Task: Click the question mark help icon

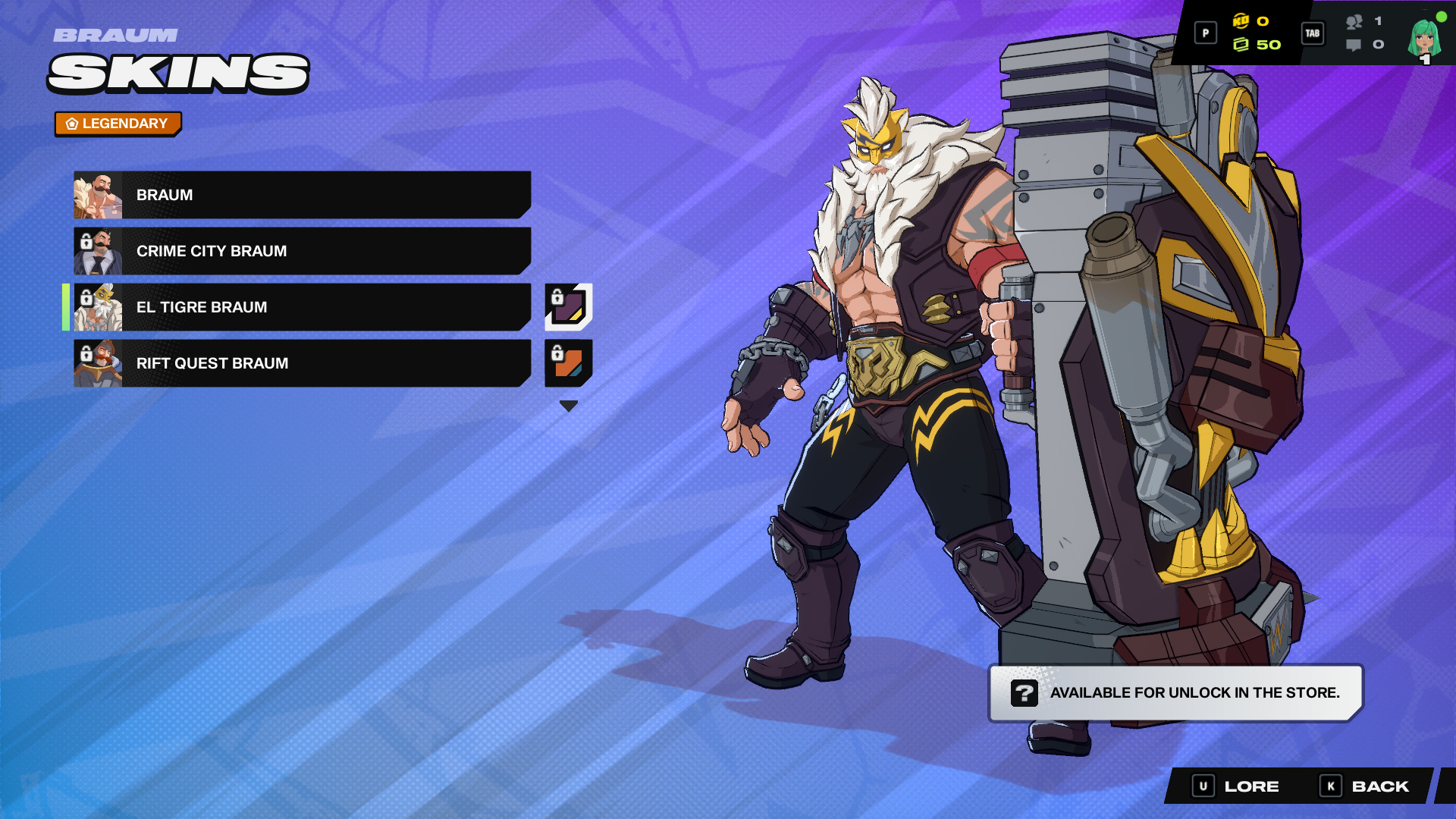Action: pyautogui.click(x=1024, y=692)
